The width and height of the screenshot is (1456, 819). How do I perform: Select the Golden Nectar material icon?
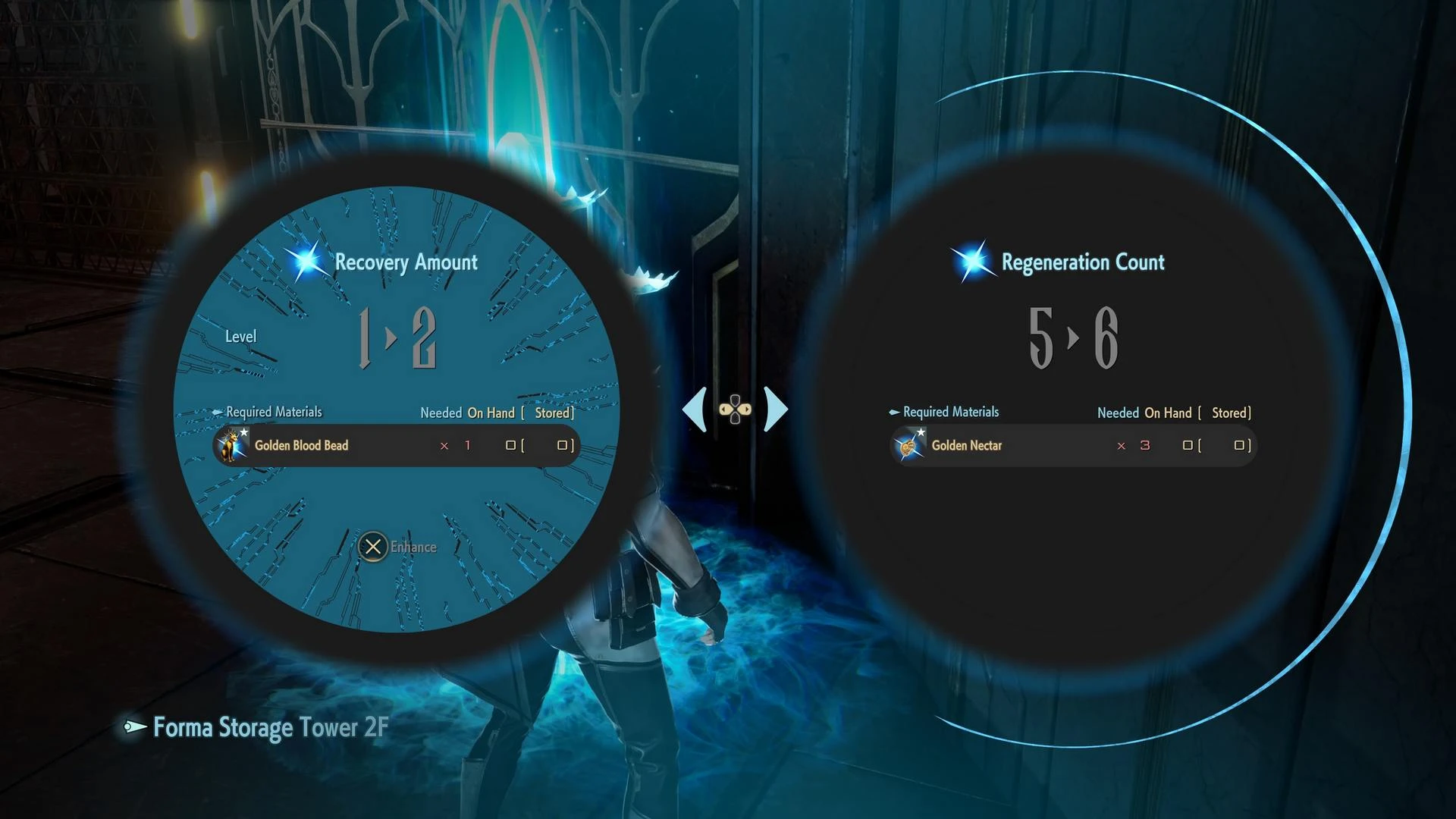pyautogui.click(x=907, y=446)
